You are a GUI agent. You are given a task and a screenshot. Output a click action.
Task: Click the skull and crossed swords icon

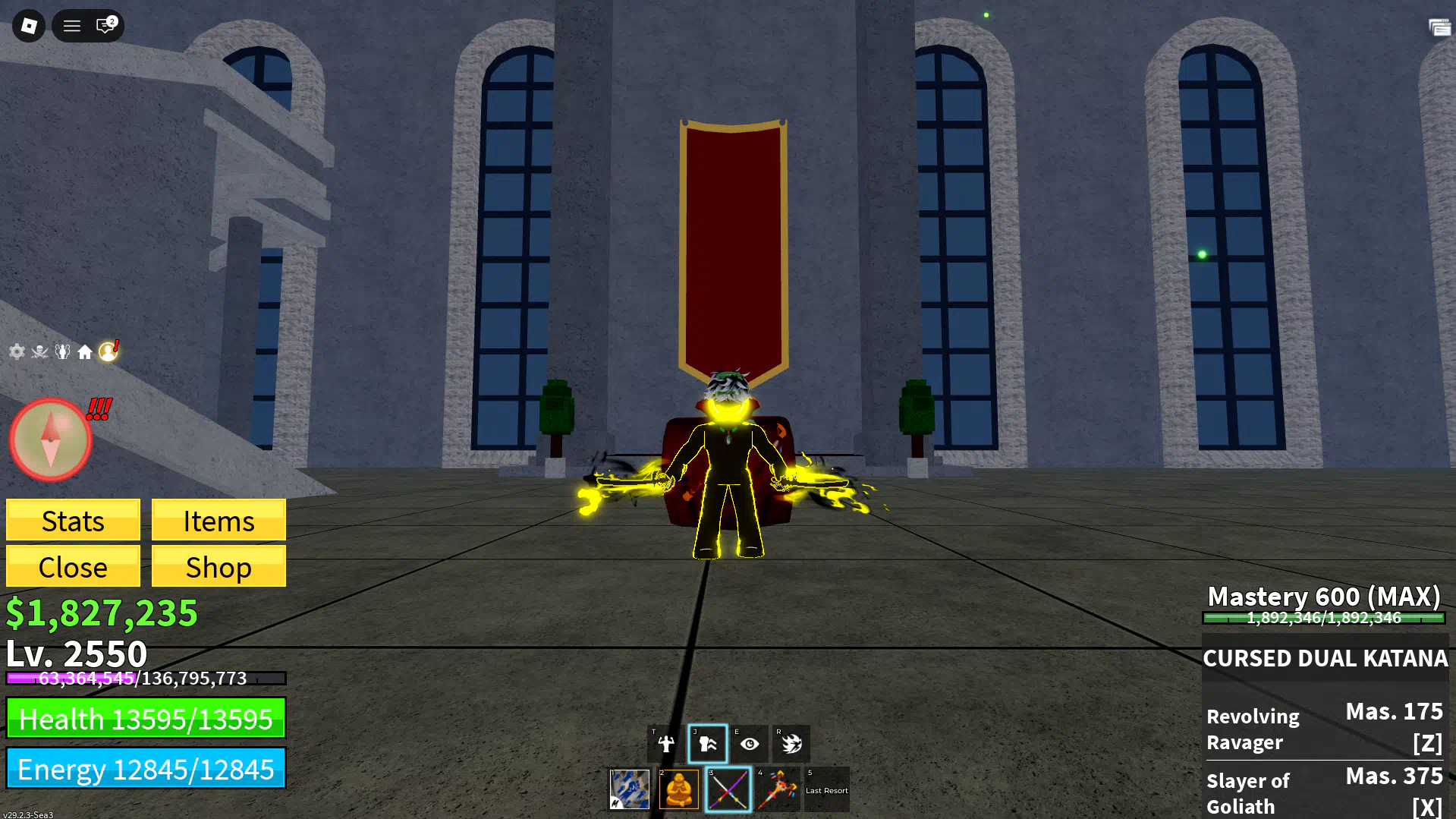[x=39, y=351]
